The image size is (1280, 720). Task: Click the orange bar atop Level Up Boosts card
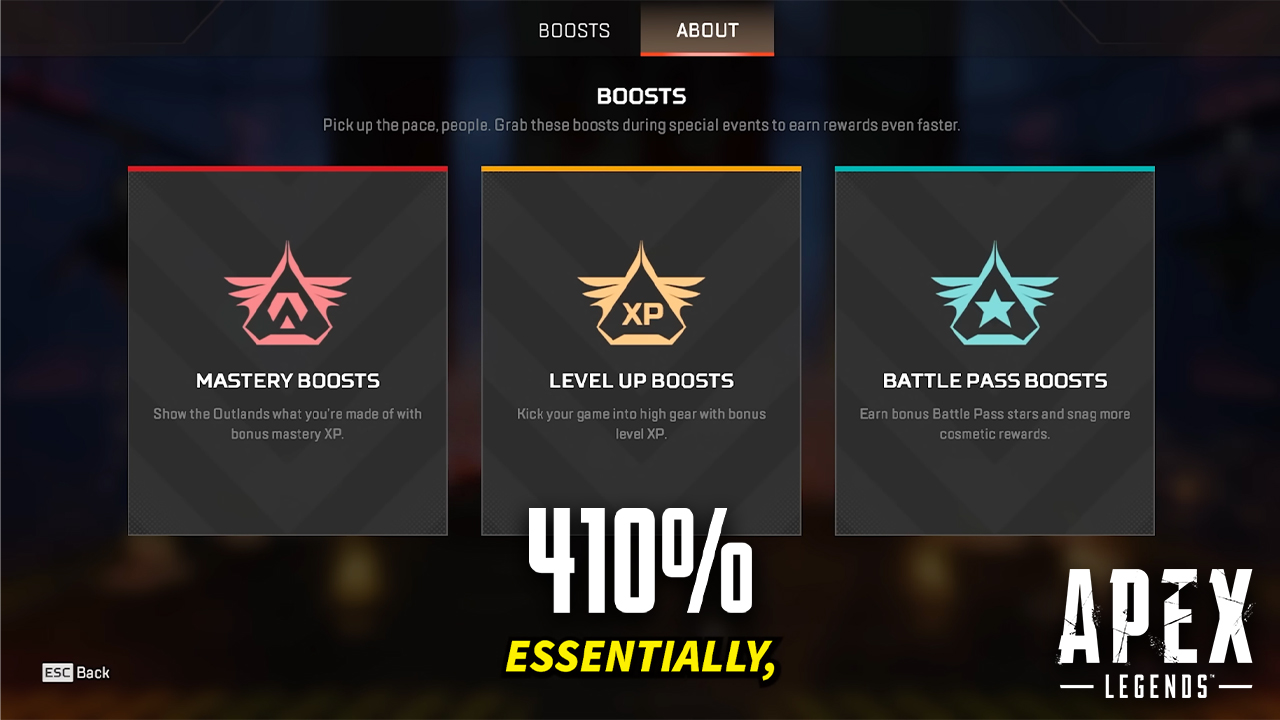pyautogui.click(x=641, y=168)
